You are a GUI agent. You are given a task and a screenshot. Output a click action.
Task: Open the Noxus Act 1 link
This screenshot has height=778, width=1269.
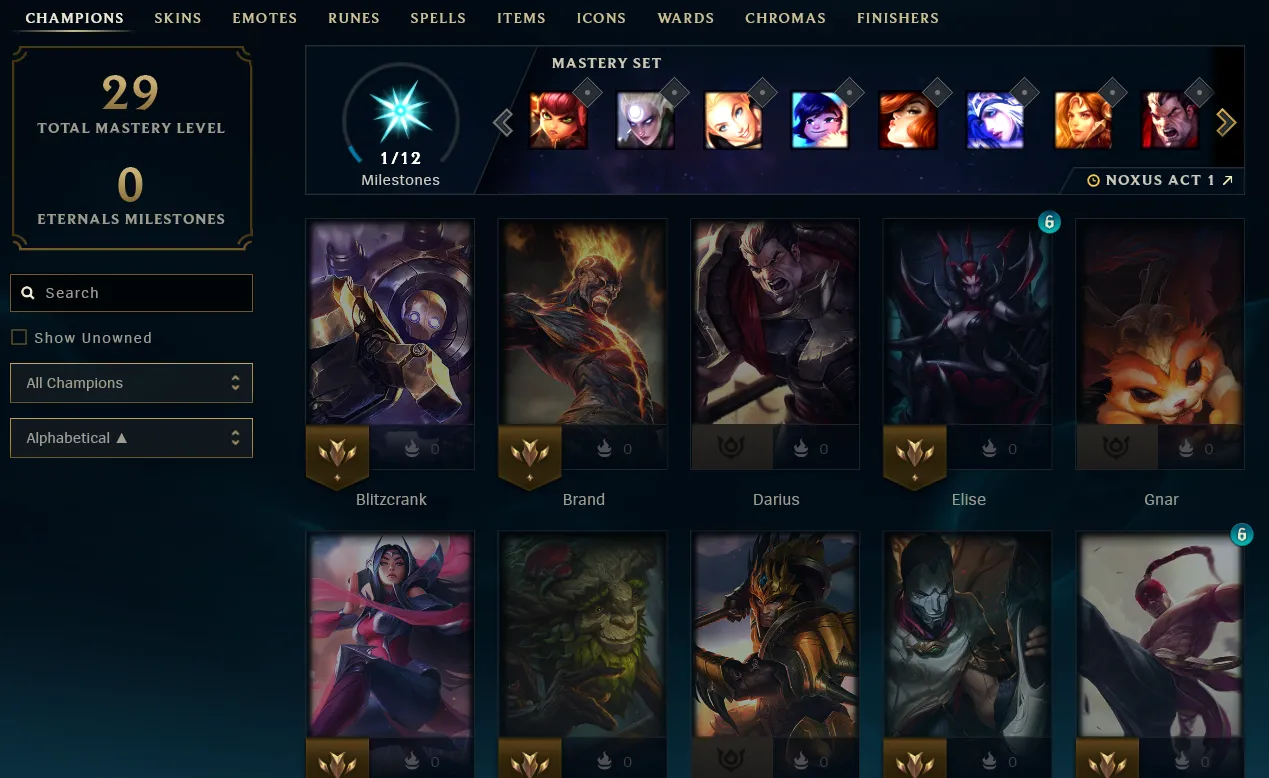click(x=1160, y=180)
